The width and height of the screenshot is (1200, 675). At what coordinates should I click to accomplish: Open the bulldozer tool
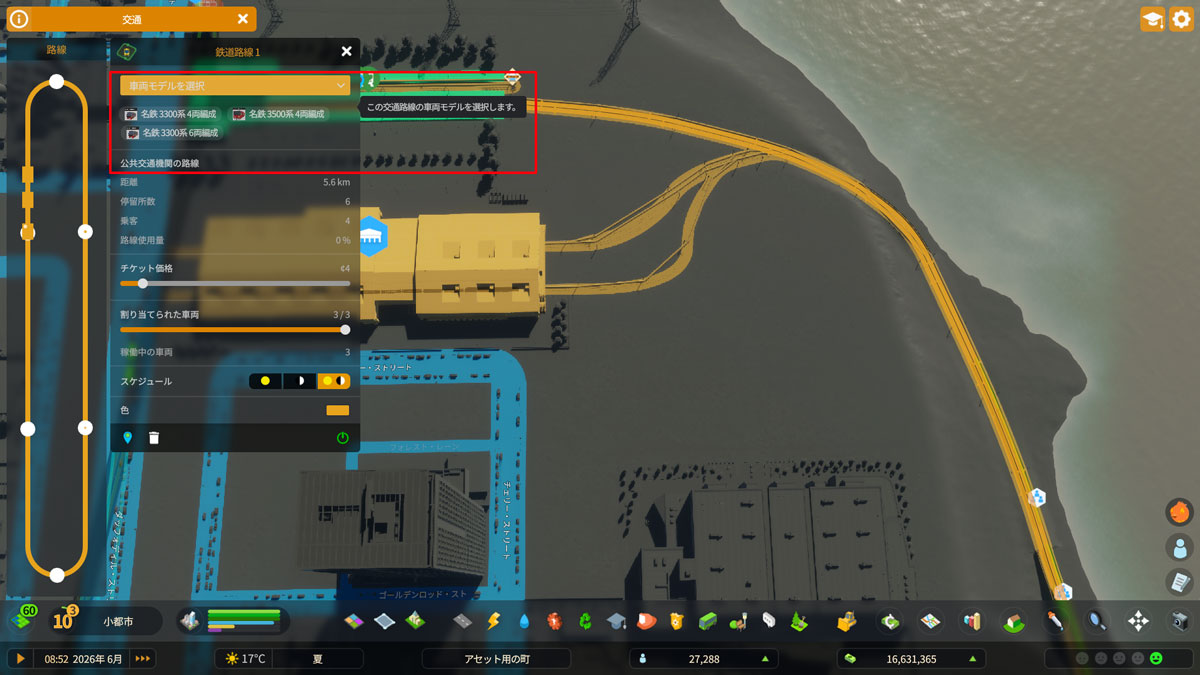coord(847,621)
